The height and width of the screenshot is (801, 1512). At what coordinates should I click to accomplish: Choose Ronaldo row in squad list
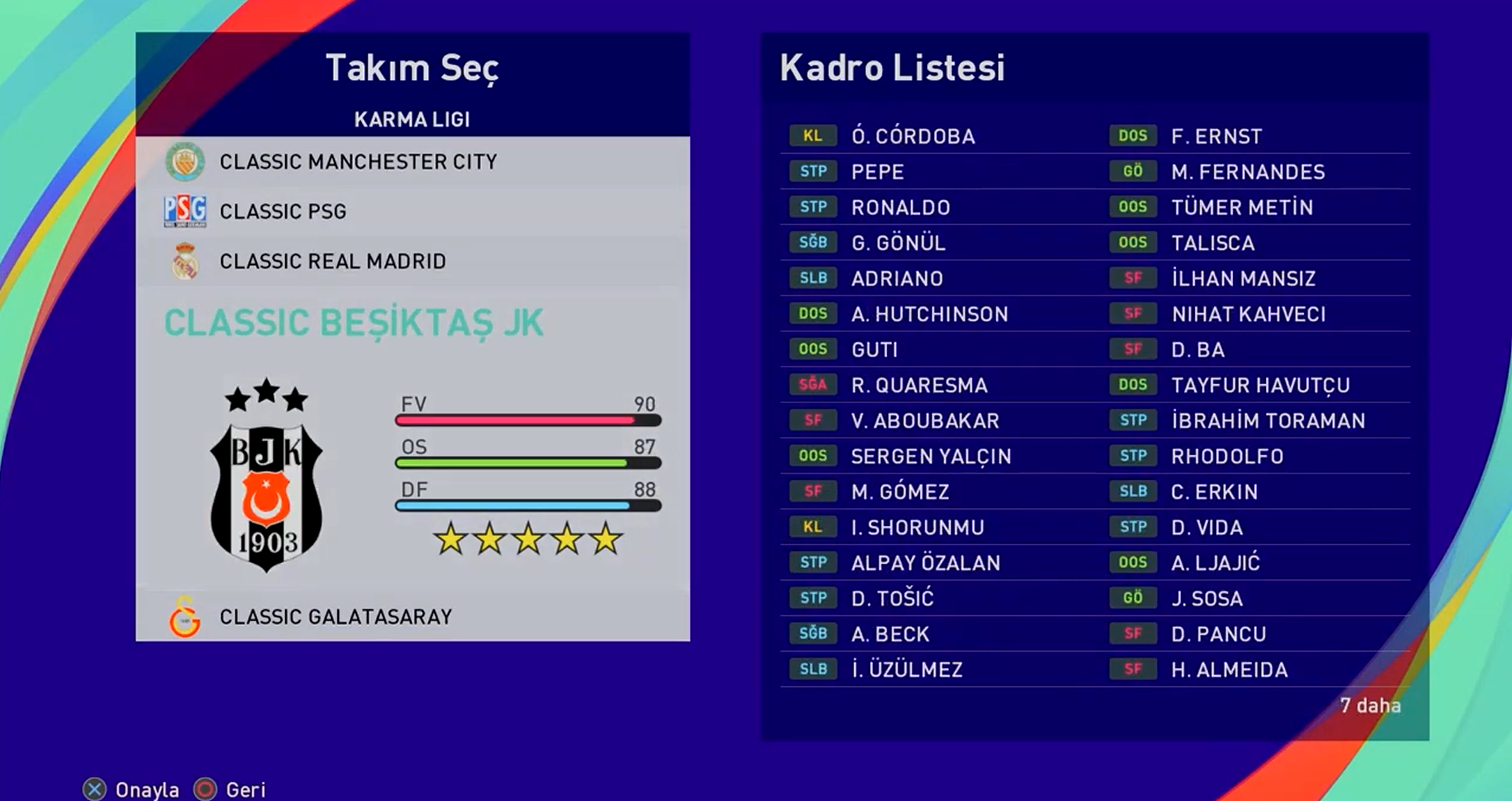click(x=900, y=208)
